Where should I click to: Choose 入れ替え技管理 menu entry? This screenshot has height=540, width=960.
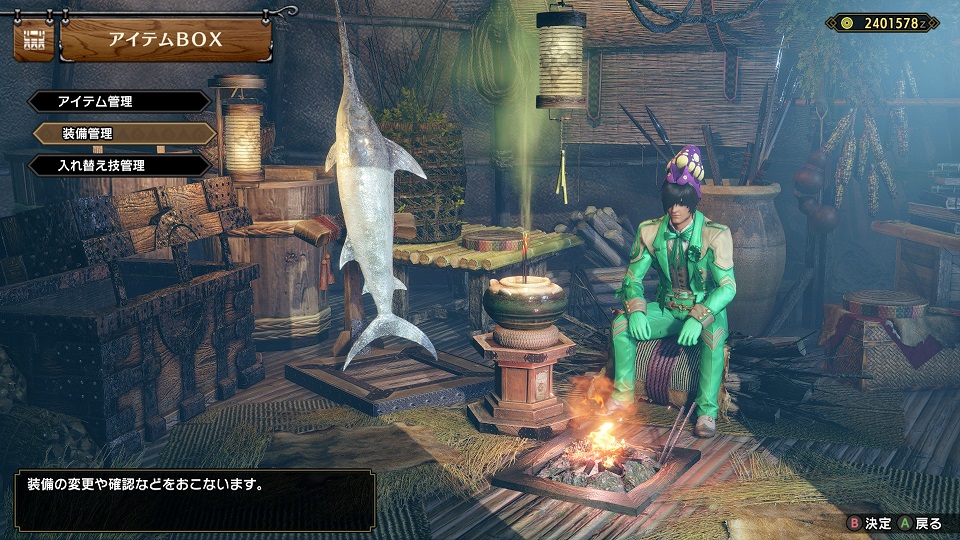[120, 165]
